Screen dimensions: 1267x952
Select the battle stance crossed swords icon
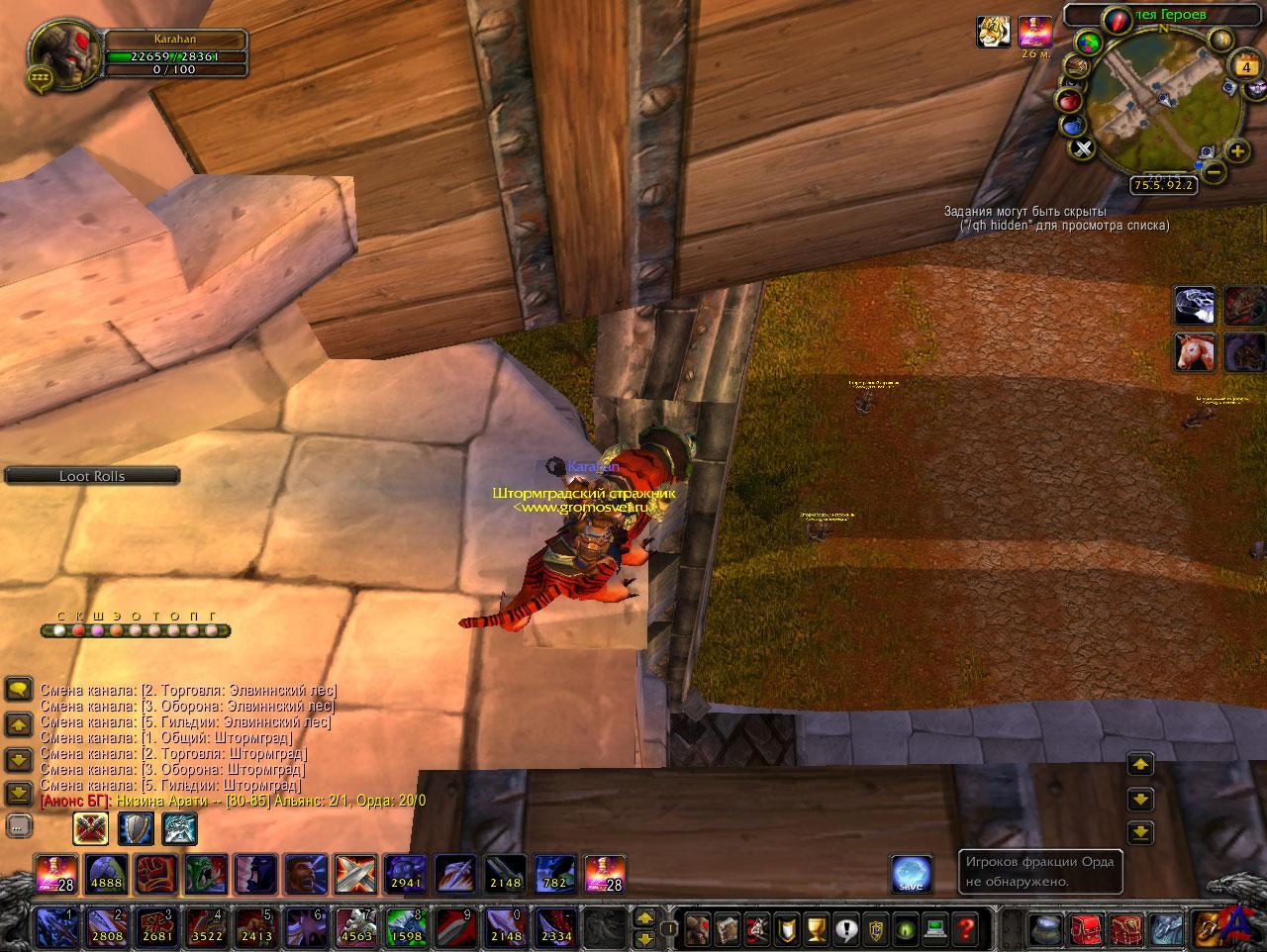pos(91,828)
